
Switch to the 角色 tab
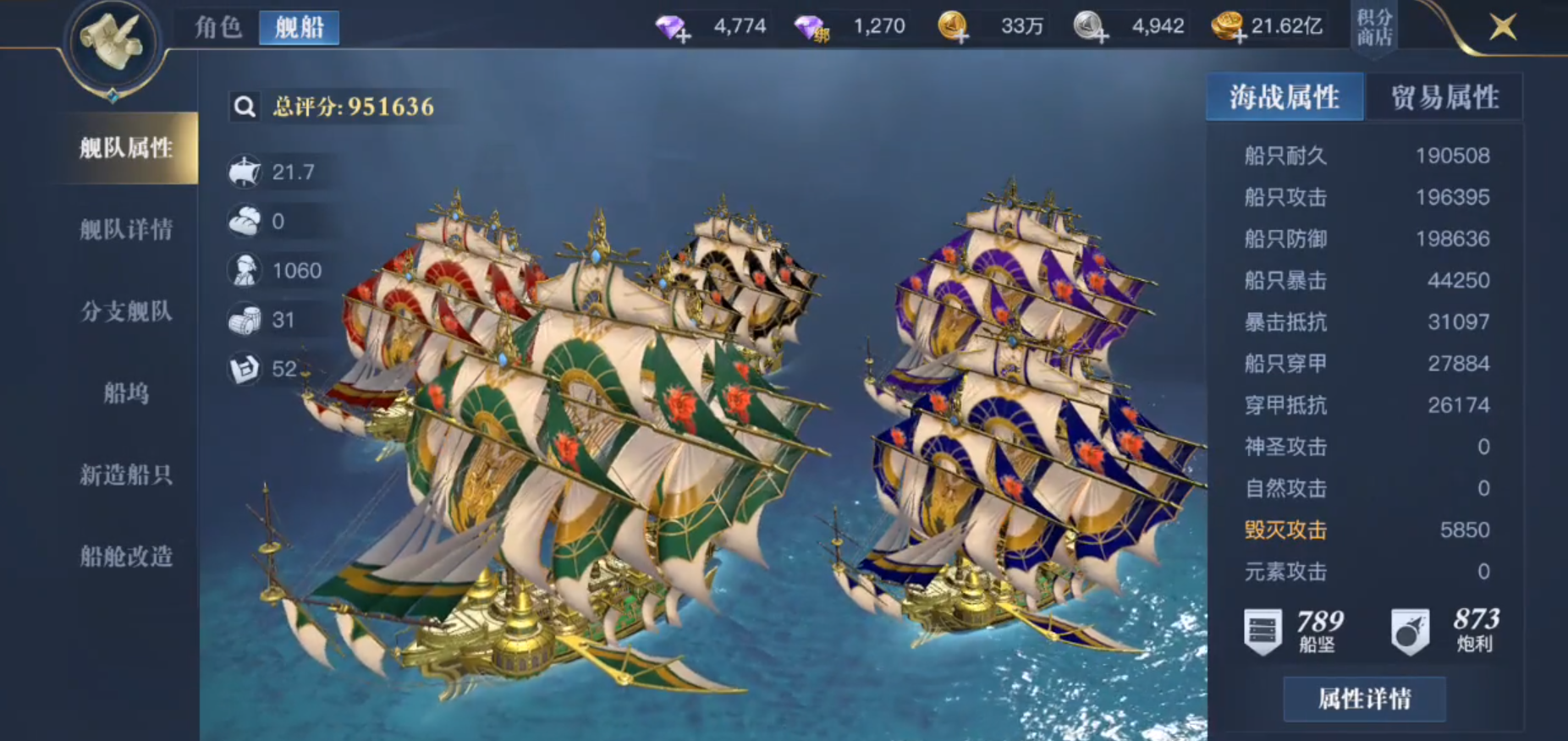pyautogui.click(x=218, y=27)
